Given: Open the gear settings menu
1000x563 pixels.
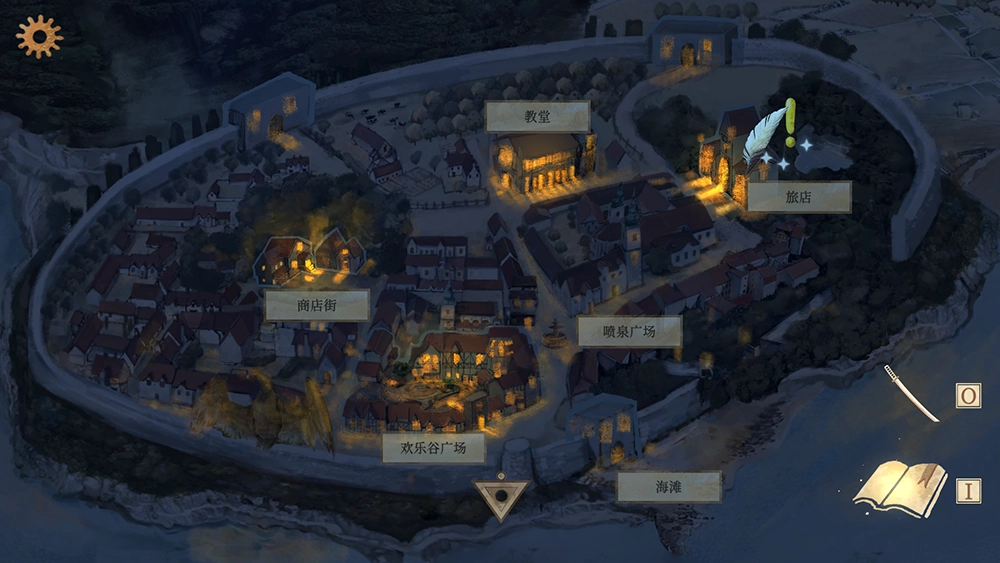Looking at the screenshot, I should [39, 37].
